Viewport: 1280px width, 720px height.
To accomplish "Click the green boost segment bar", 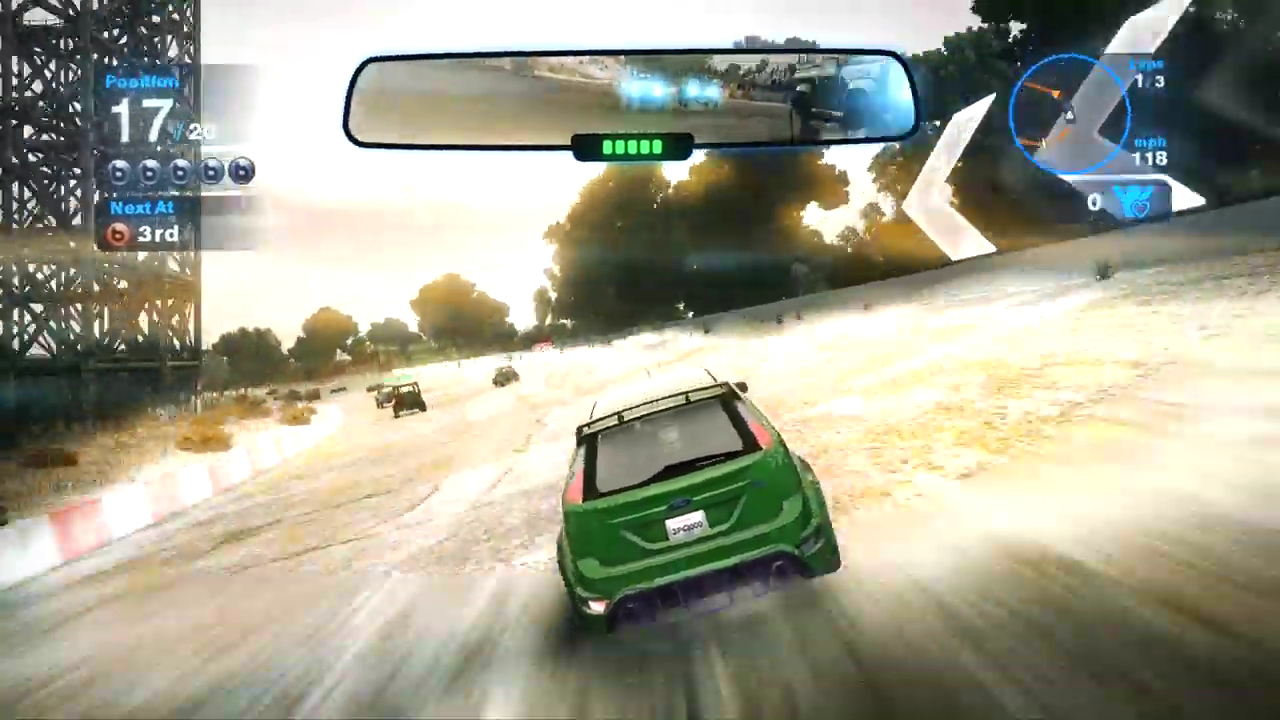I will (x=630, y=146).
